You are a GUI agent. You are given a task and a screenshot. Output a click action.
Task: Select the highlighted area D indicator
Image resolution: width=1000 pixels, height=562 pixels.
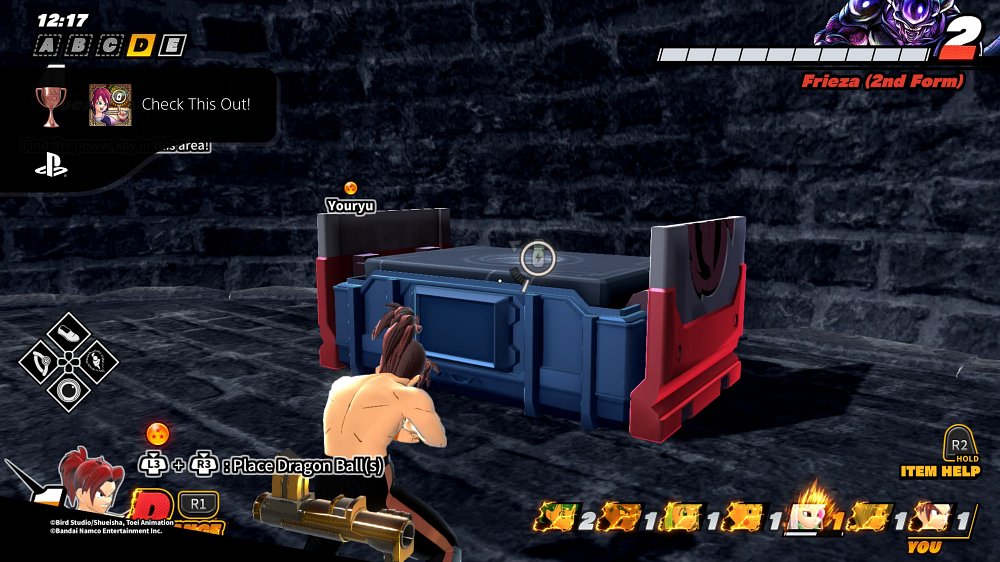click(x=142, y=45)
